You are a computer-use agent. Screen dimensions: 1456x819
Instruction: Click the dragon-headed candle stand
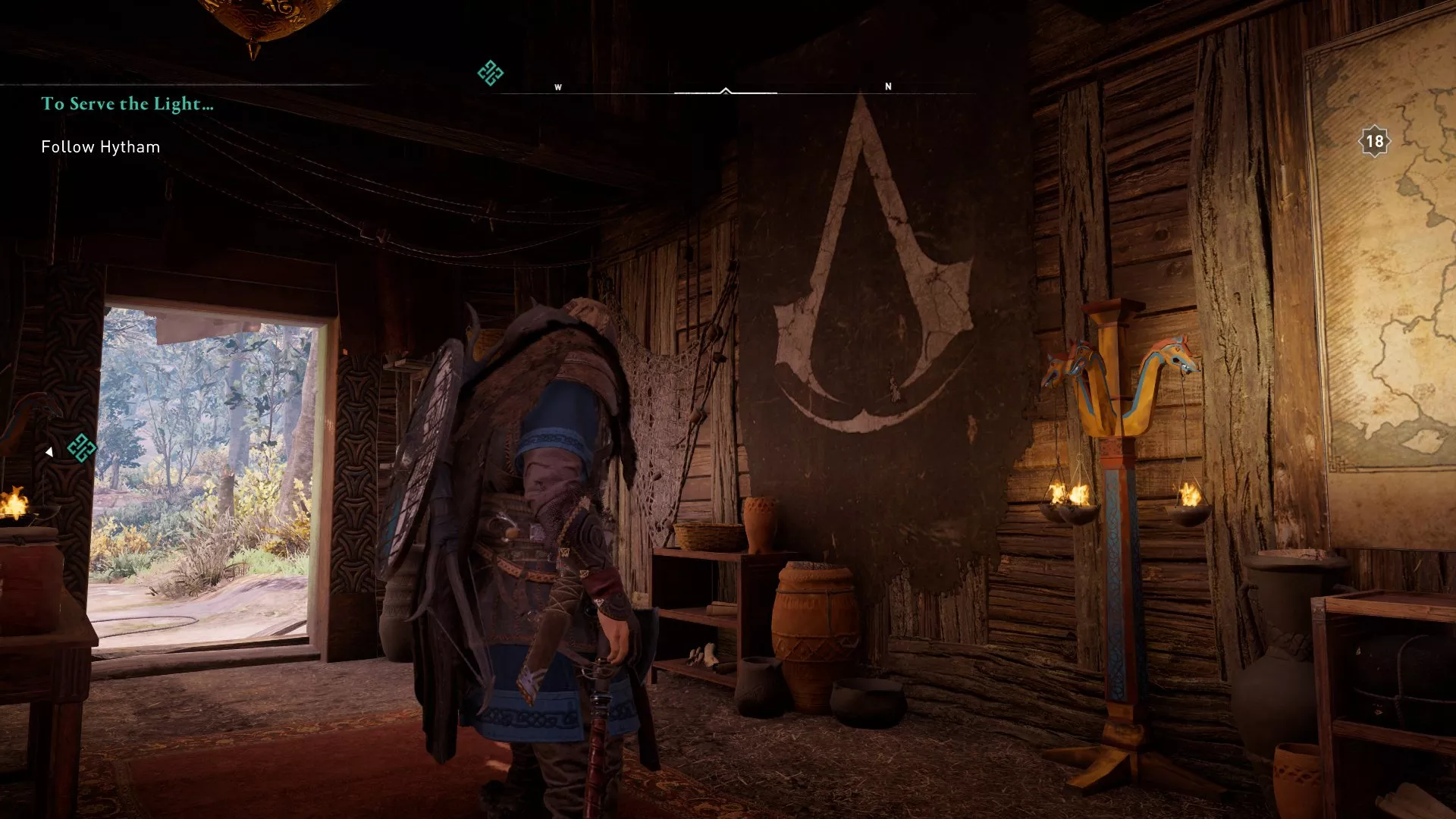point(1115,531)
